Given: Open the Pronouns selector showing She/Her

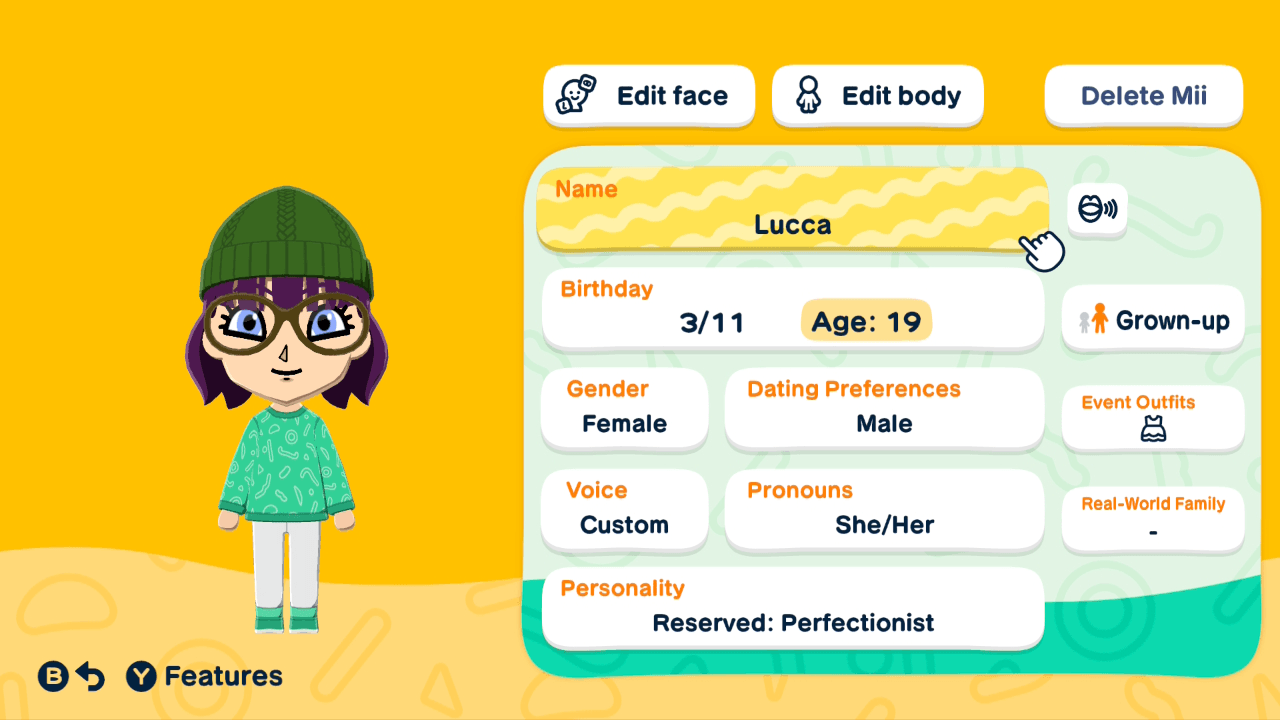Looking at the screenshot, I should click(884, 510).
